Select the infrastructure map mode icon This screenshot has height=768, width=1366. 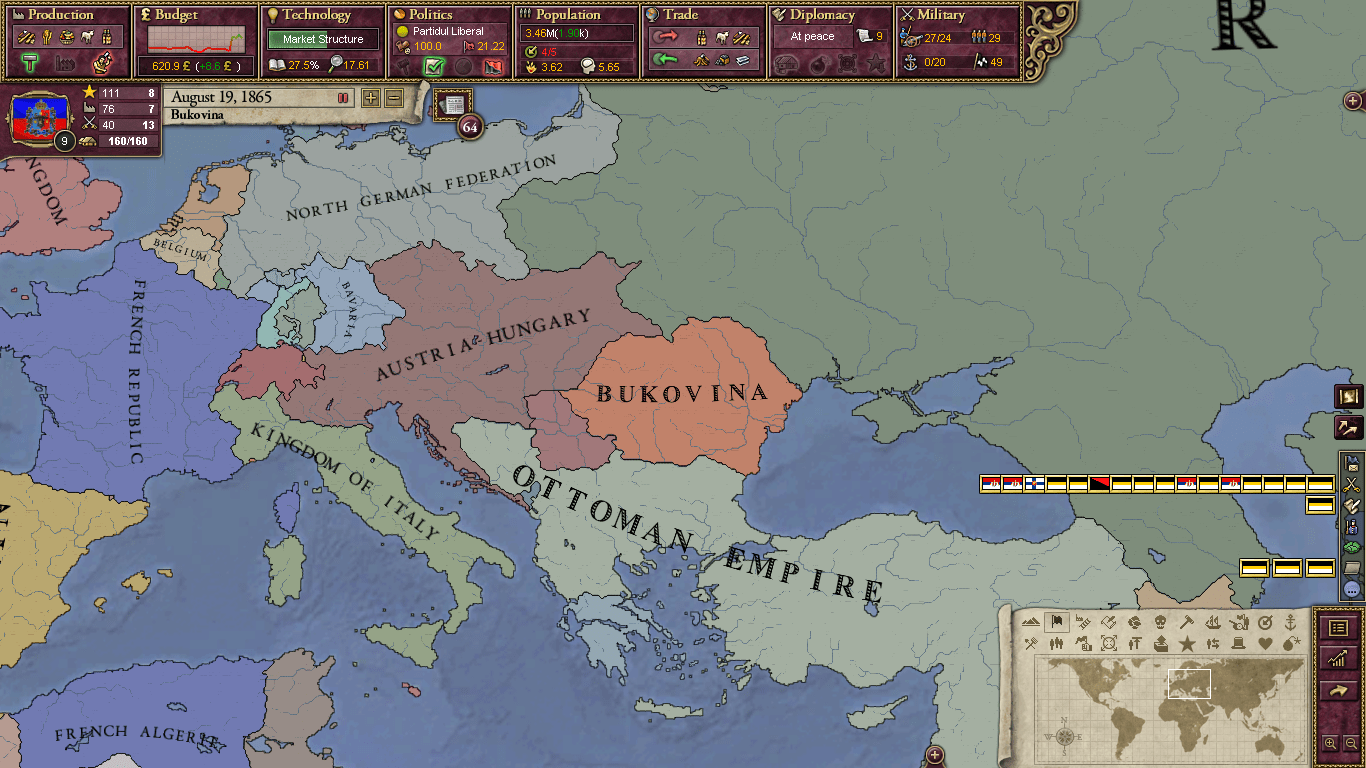tap(1081, 622)
